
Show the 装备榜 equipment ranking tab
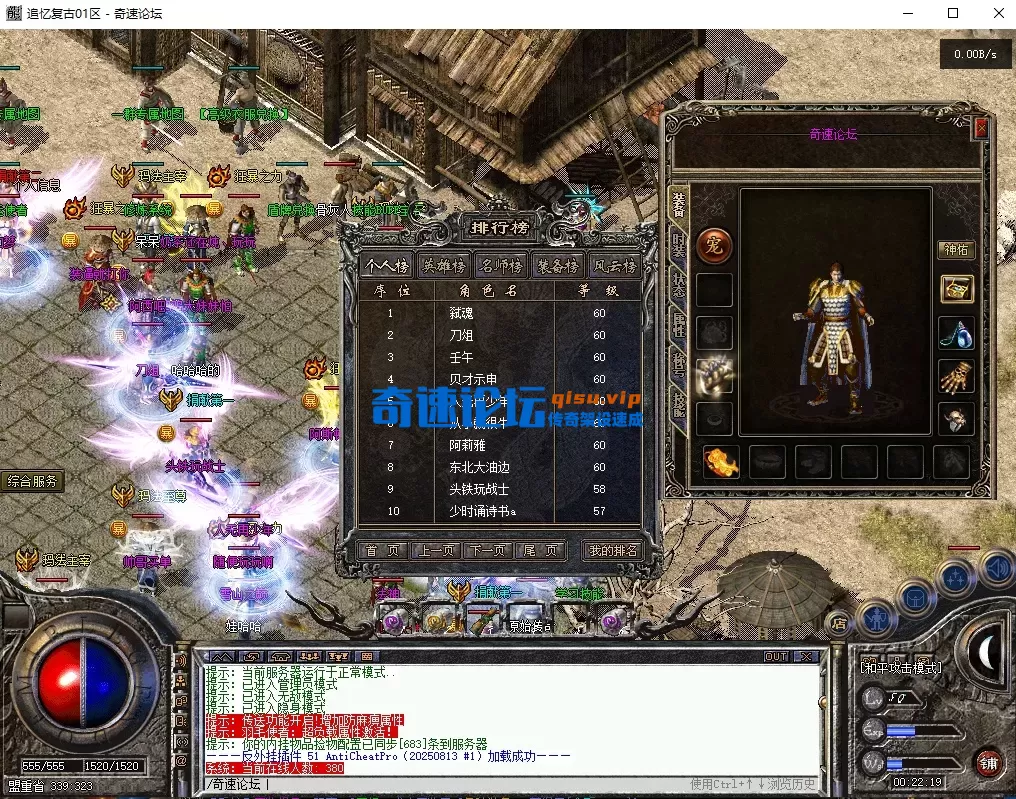coord(557,266)
